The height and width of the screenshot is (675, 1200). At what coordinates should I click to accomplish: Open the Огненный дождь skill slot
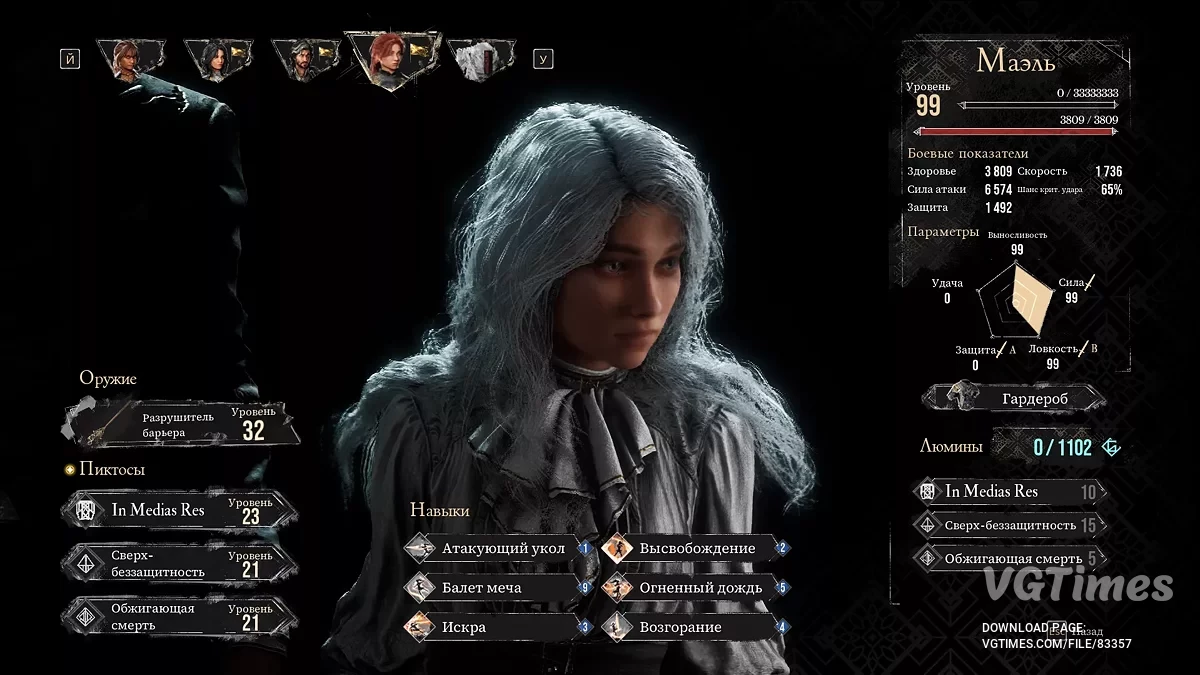695,588
